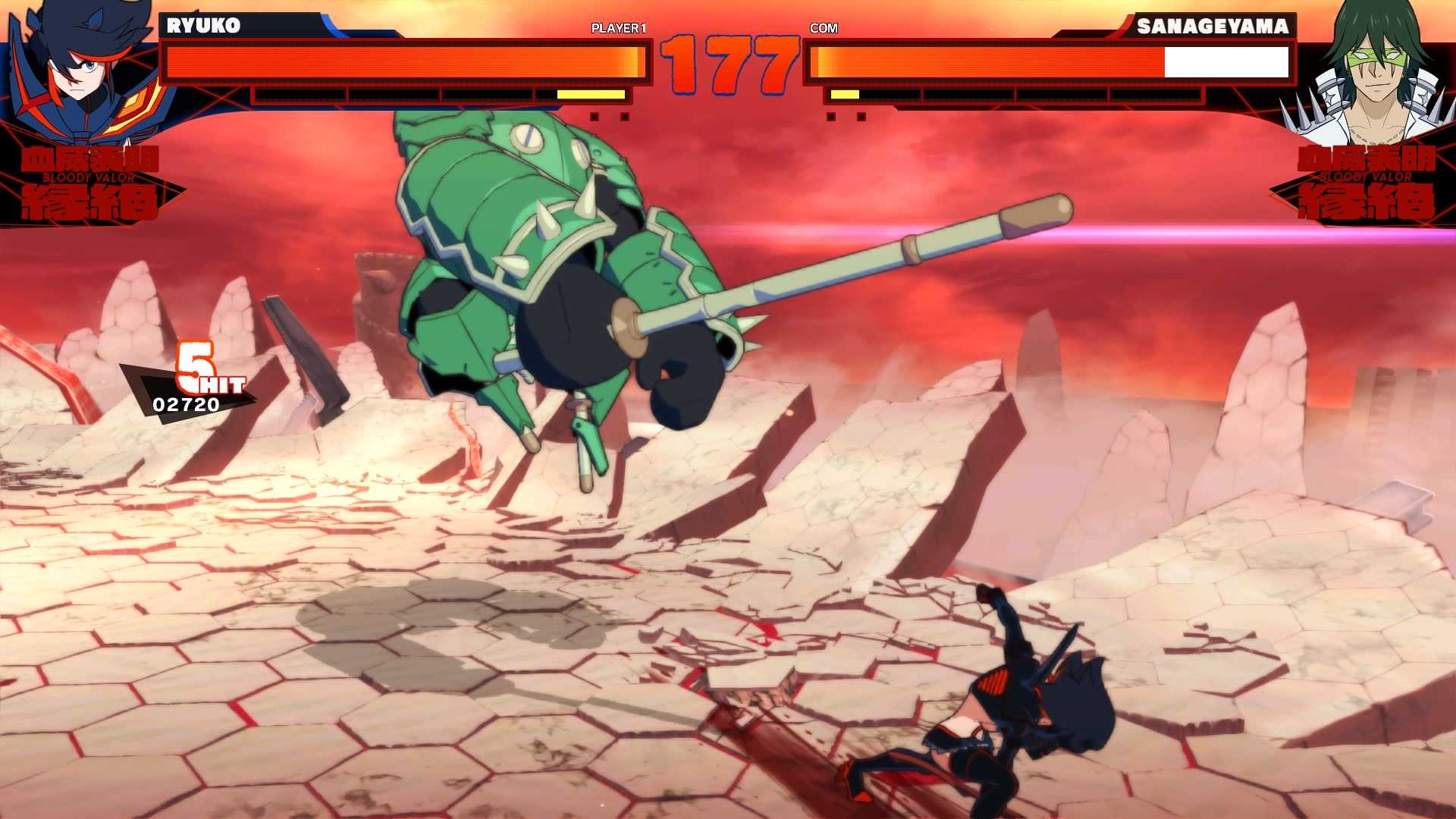Select Sanageyama's Bloody Valor emblem
The height and width of the screenshot is (819, 1456).
pos(1365,182)
